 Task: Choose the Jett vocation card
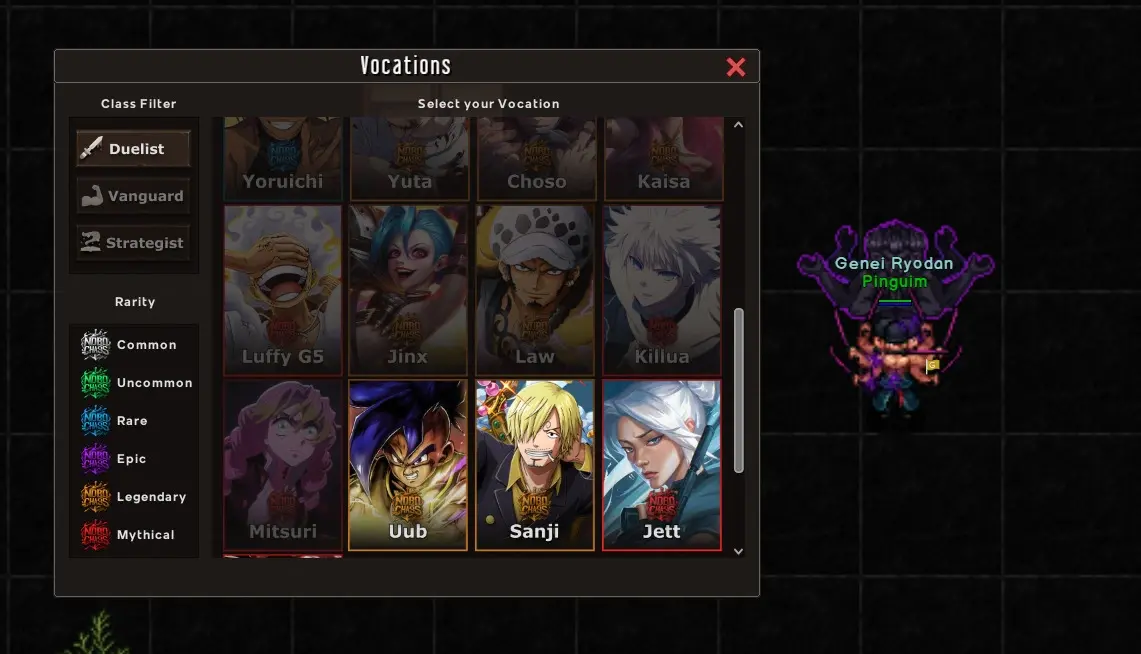pyautogui.click(x=662, y=464)
